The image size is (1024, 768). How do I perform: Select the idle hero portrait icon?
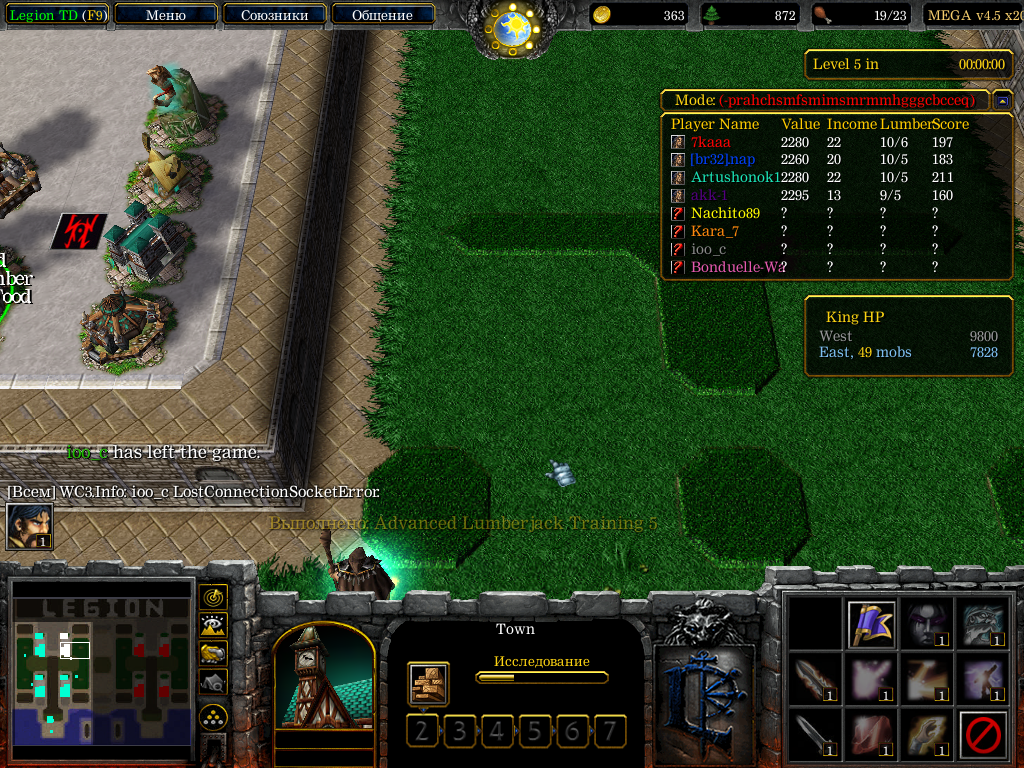pyautogui.click(x=29, y=526)
